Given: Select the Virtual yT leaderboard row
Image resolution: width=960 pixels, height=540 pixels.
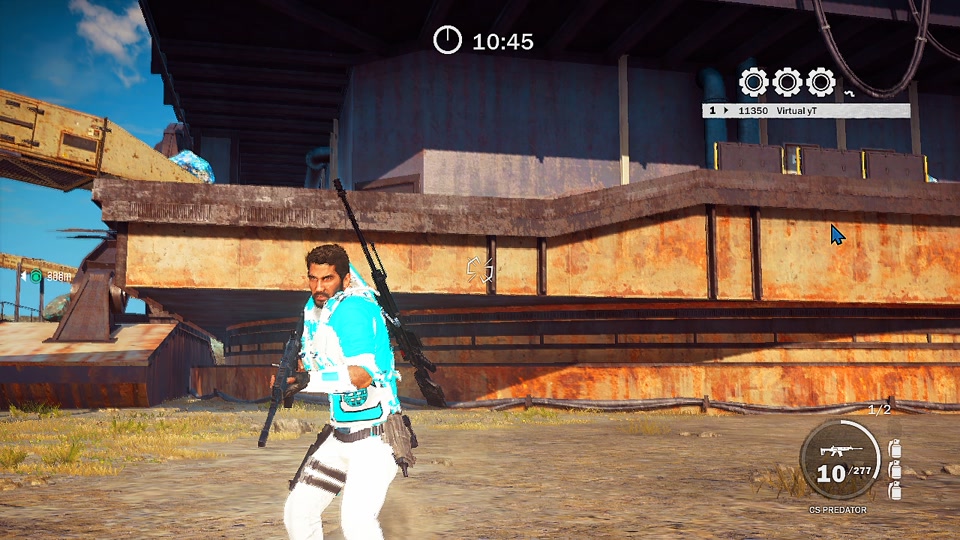Looking at the screenshot, I should coord(806,111).
